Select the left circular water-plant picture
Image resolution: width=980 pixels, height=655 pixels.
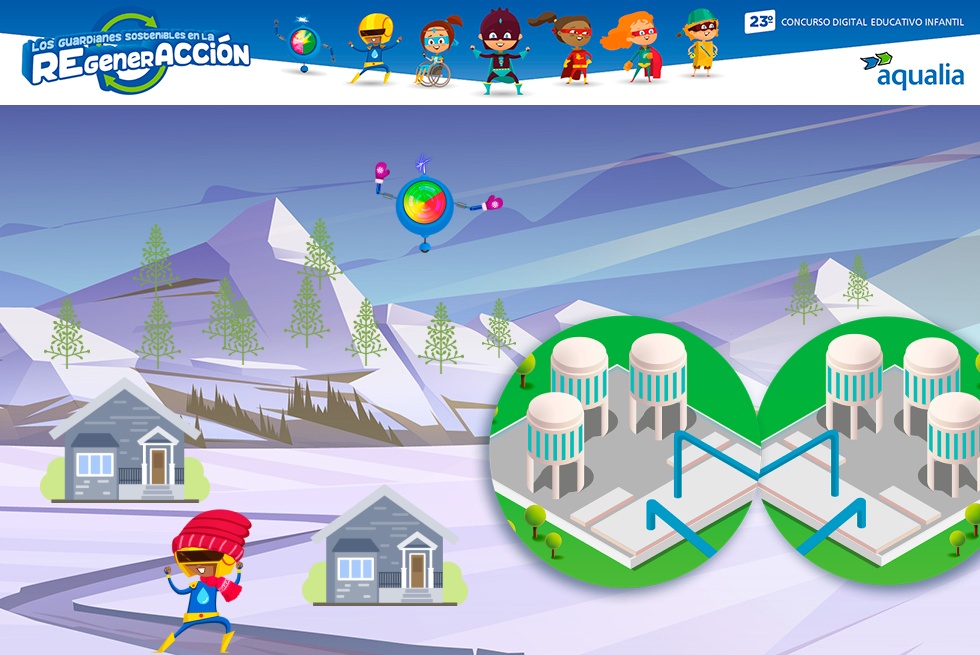[624, 450]
